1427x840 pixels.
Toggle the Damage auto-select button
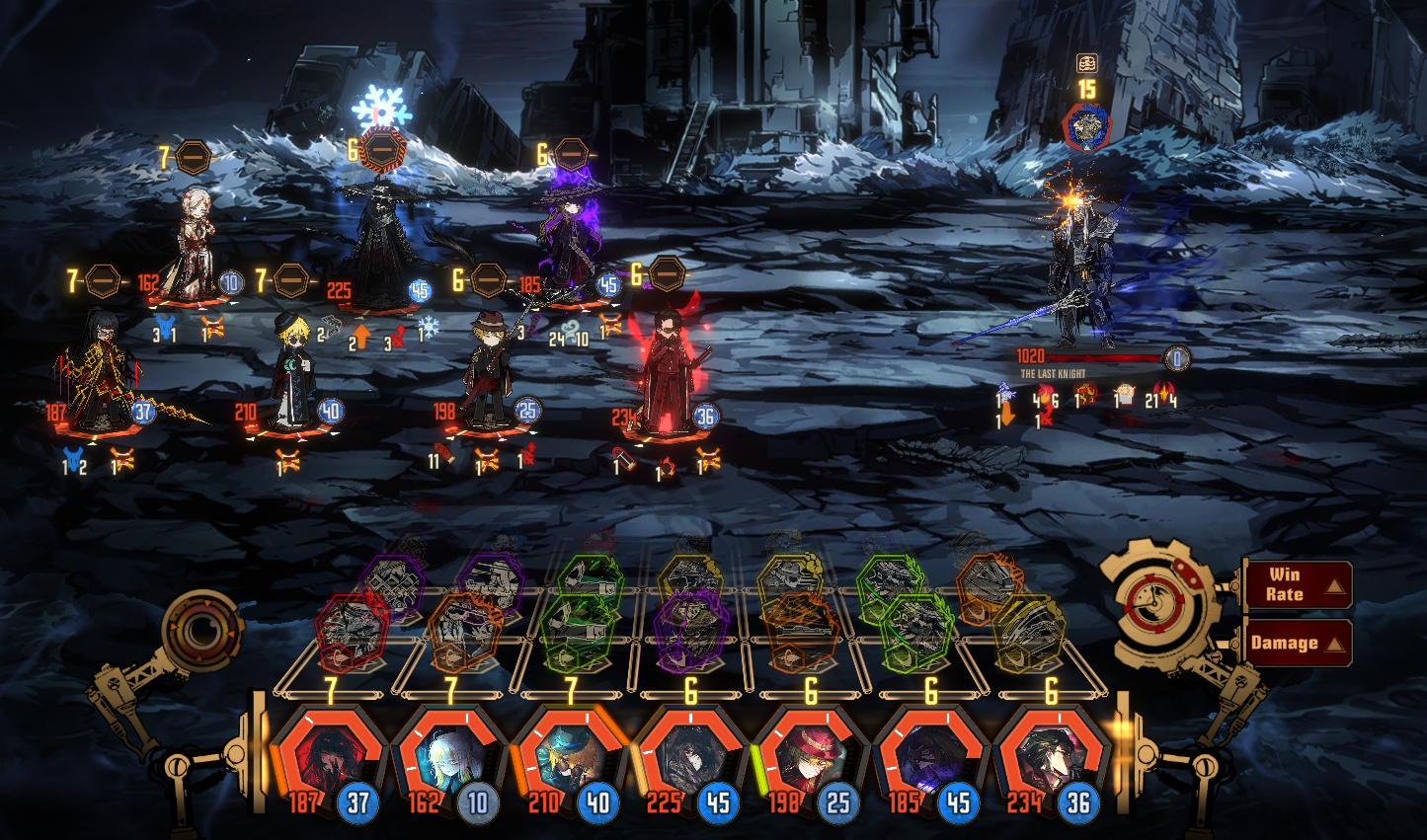click(1296, 644)
